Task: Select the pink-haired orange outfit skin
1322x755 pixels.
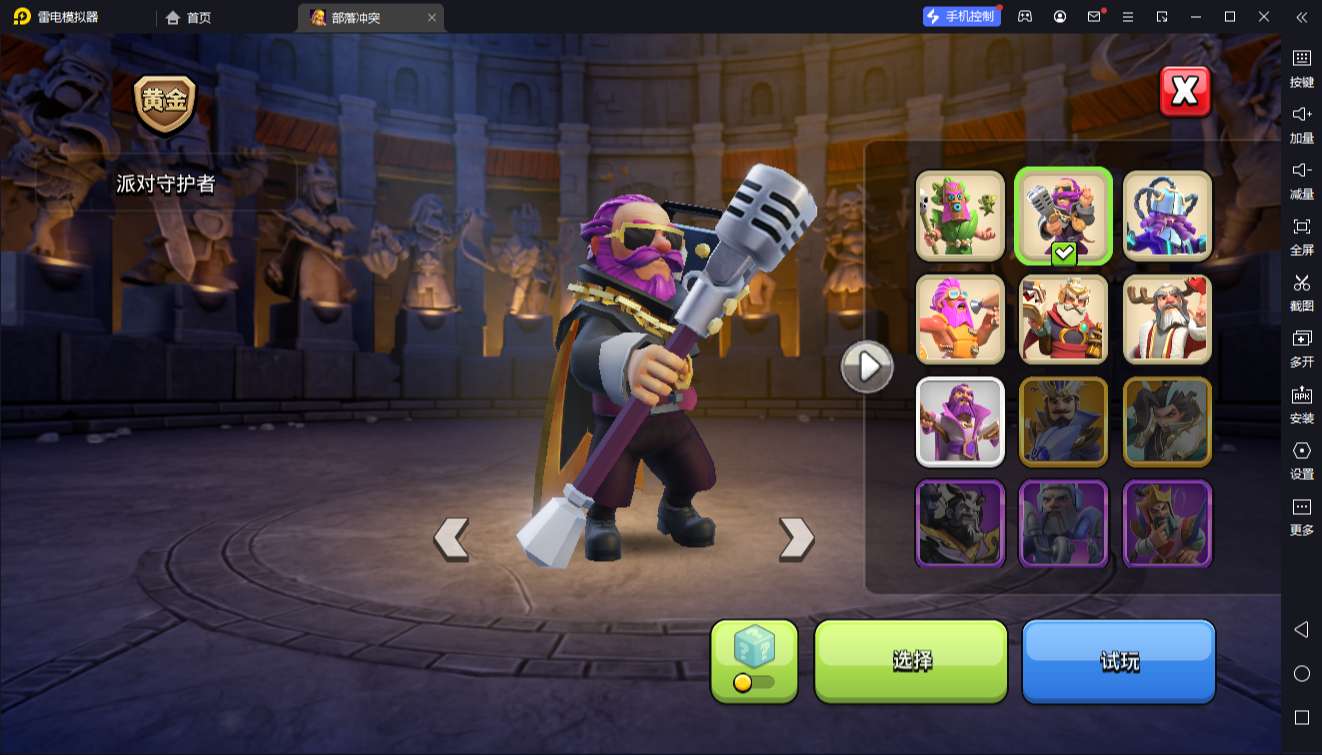Action: coord(960,319)
